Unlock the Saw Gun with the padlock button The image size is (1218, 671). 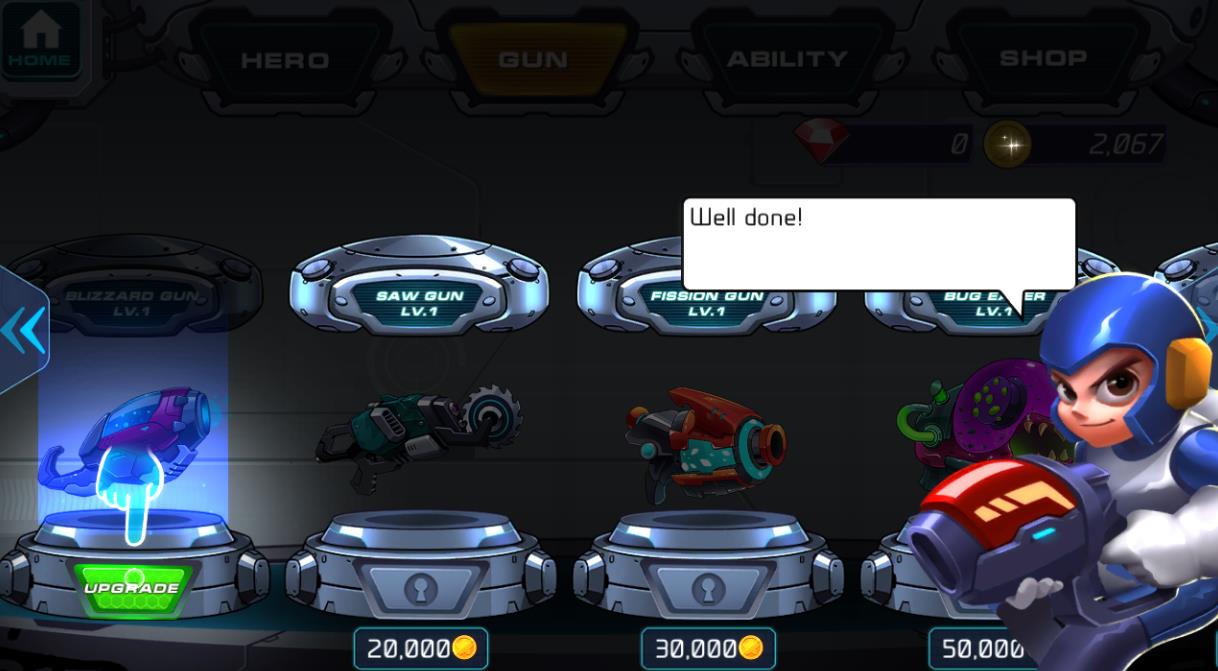pos(421,590)
